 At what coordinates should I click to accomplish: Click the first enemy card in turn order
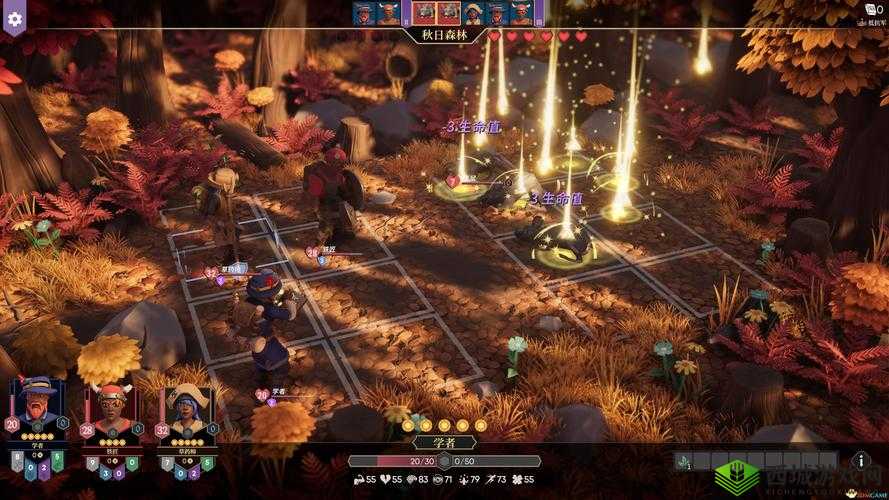423,13
